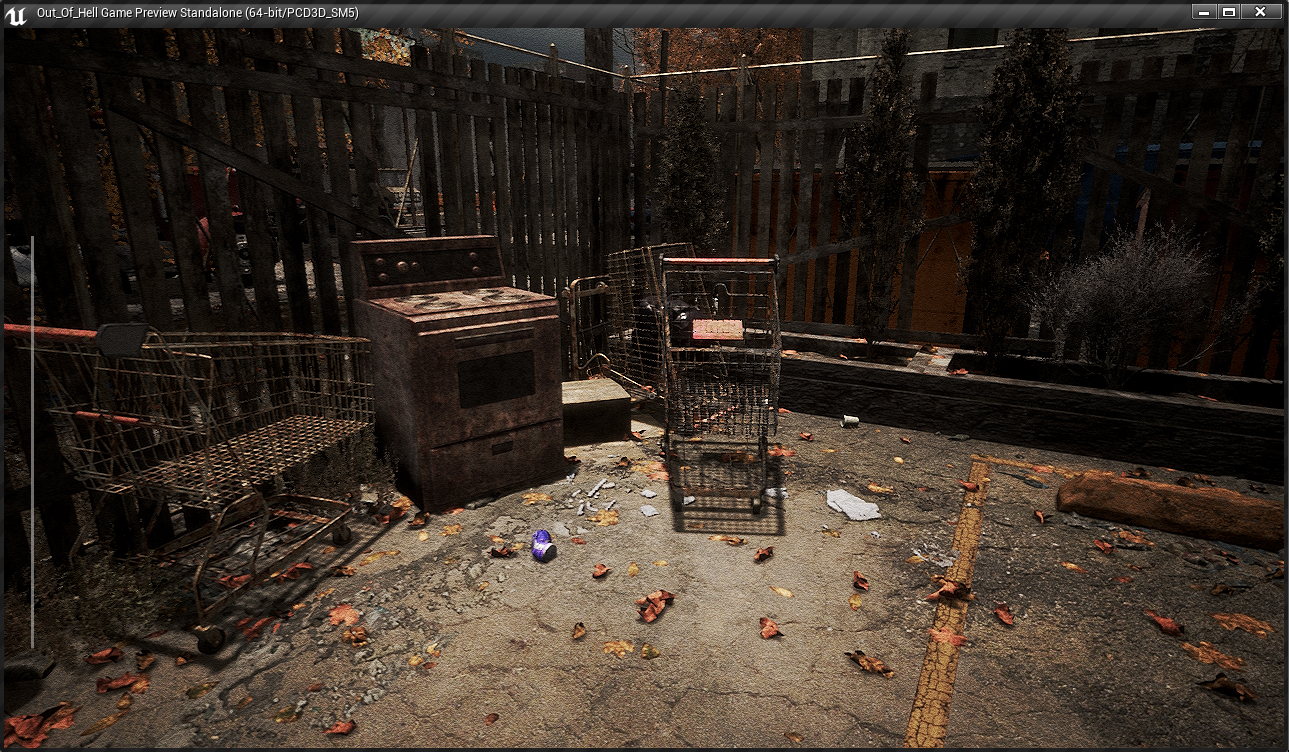
Task: Minimize the game preview window
Action: (x=1203, y=12)
